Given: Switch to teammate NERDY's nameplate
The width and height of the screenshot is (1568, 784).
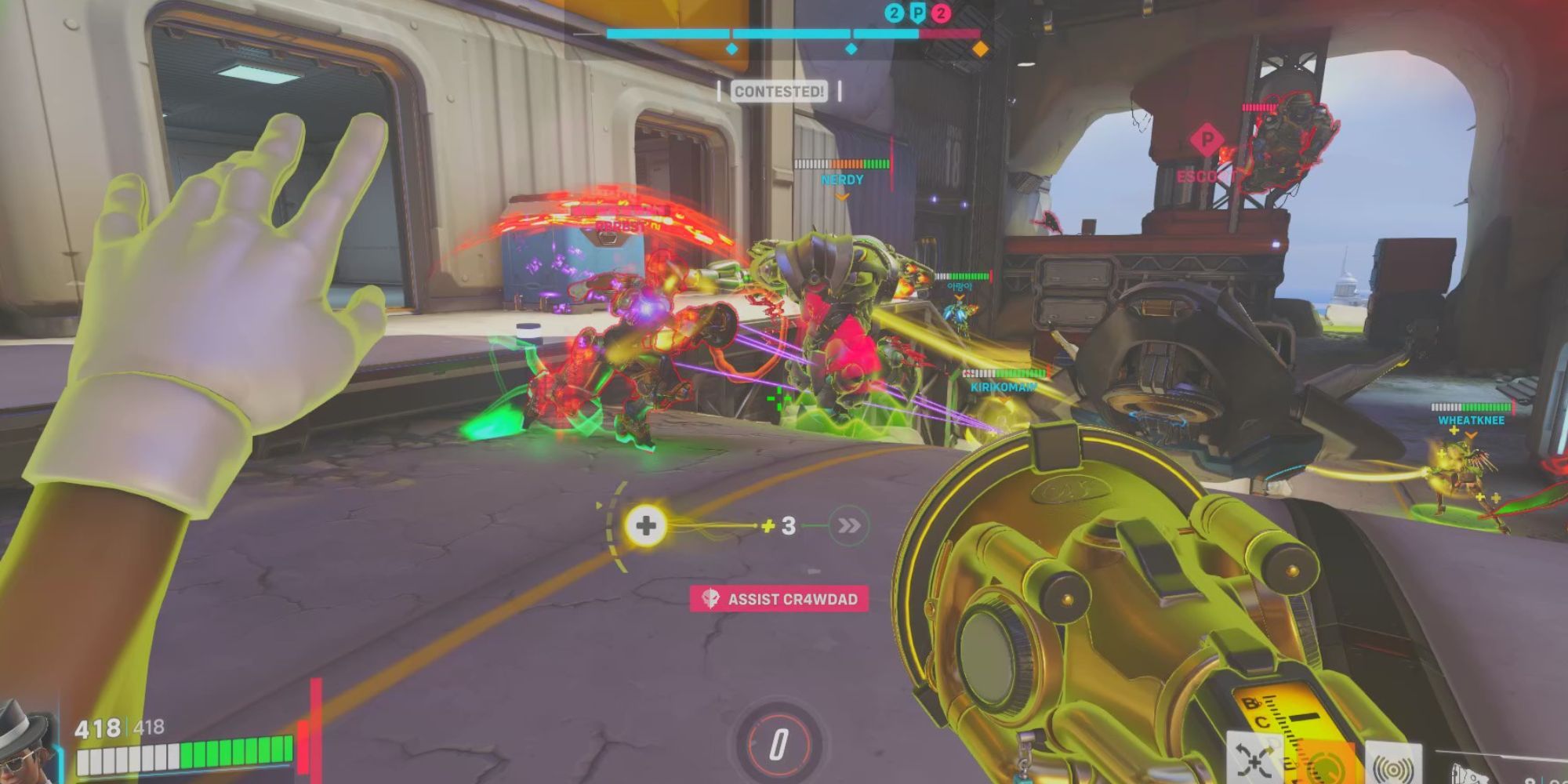Looking at the screenshot, I should tap(843, 180).
